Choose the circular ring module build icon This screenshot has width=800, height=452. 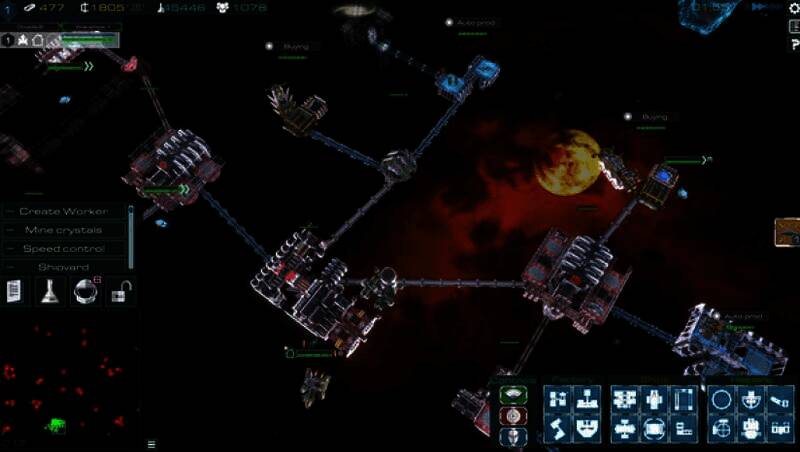721,400
